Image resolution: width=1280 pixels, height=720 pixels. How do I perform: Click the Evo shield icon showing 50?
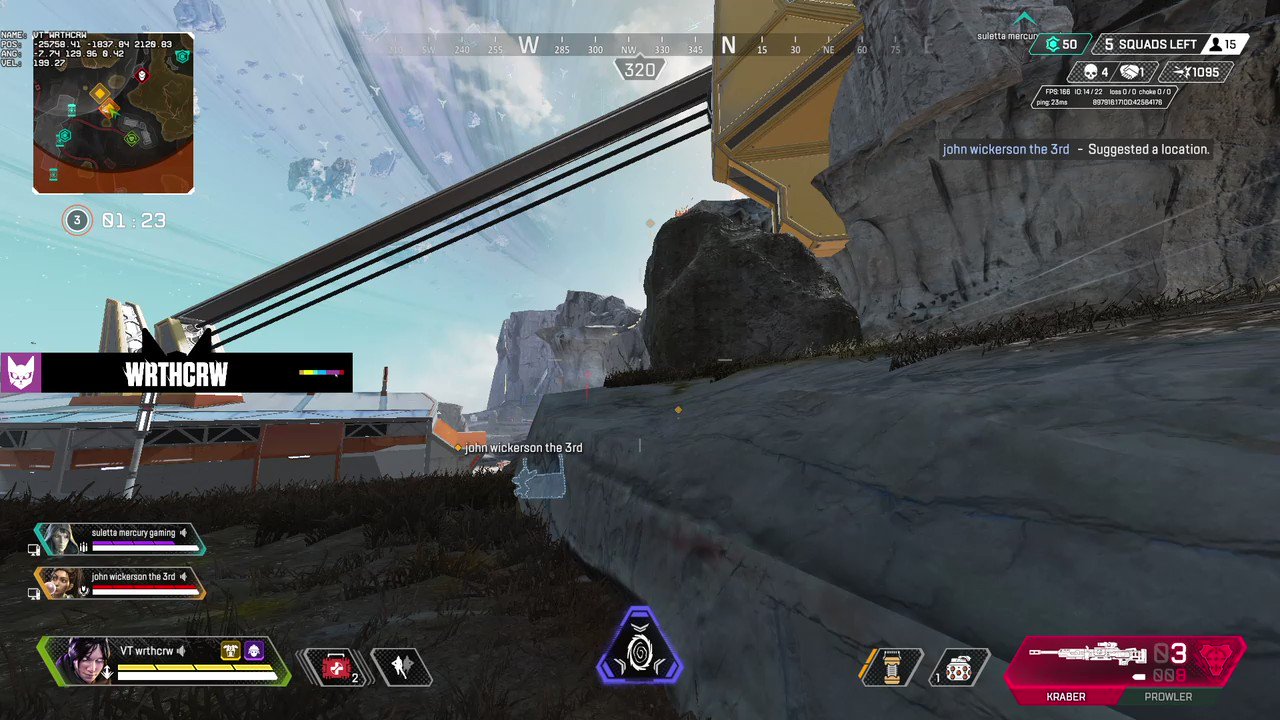coord(1058,45)
